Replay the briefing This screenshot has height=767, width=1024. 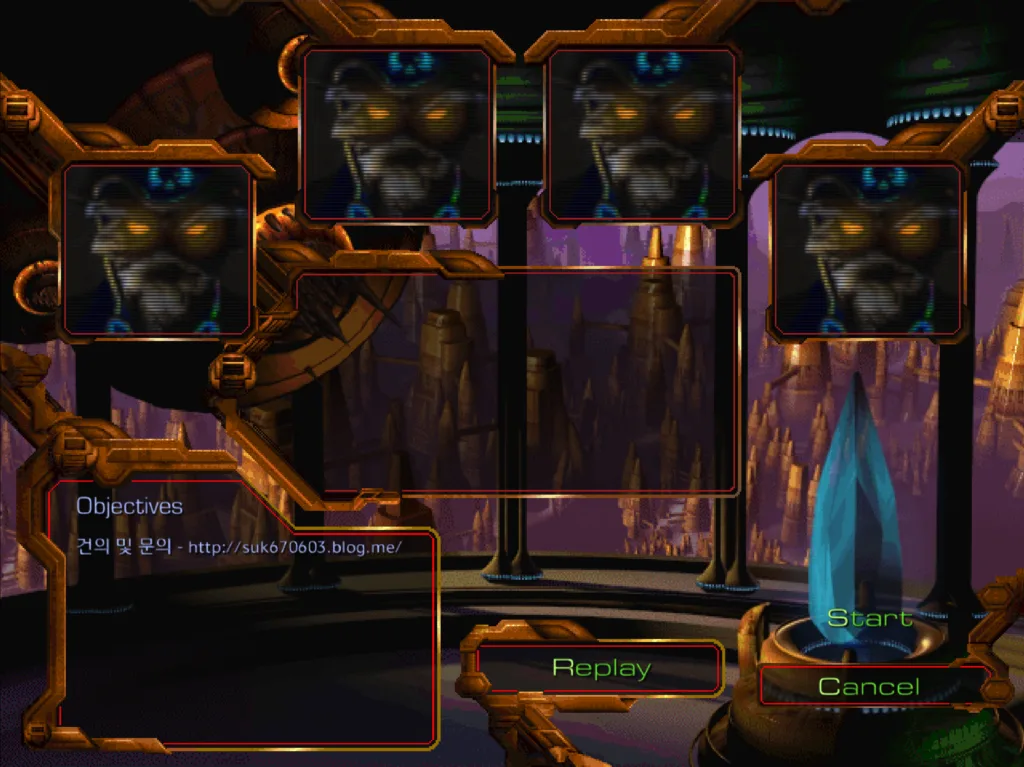[x=600, y=668]
